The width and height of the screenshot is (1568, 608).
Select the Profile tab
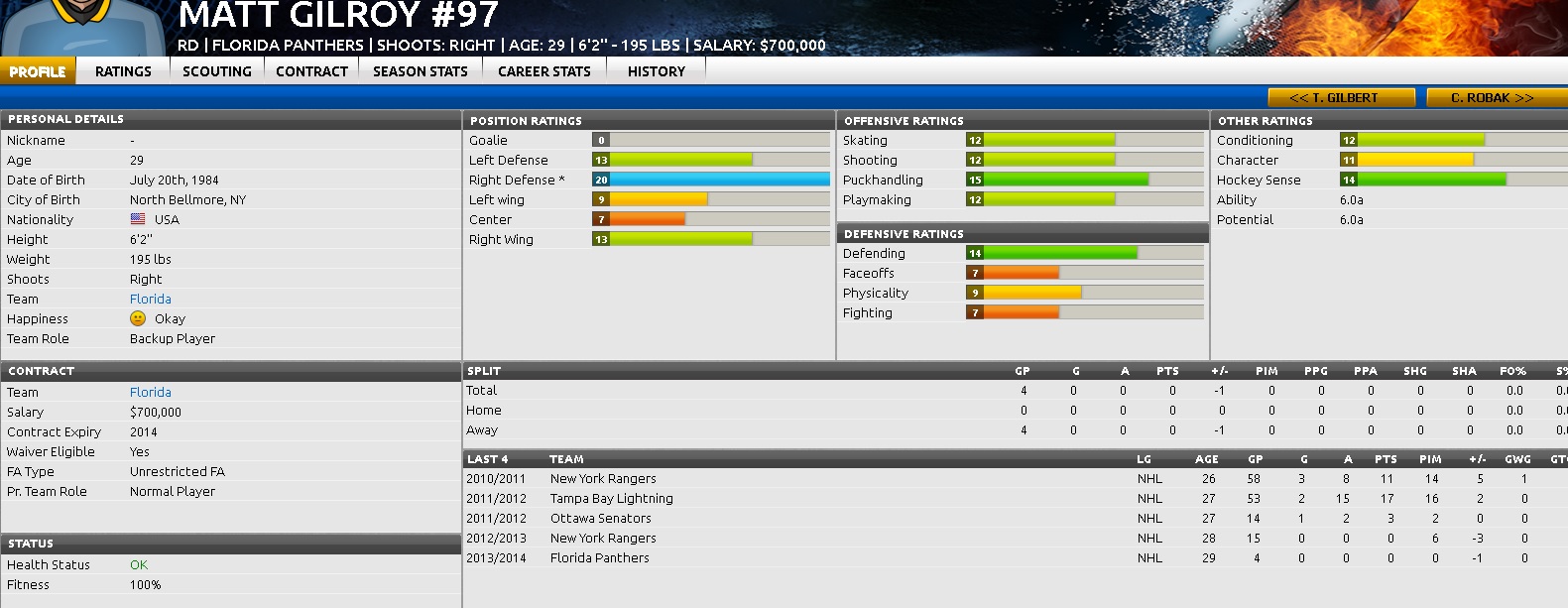click(37, 71)
